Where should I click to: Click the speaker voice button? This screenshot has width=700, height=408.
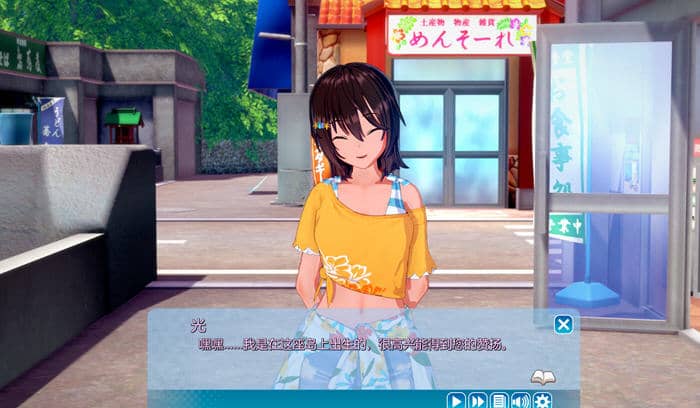pyautogui.click(x=520, y=400)
